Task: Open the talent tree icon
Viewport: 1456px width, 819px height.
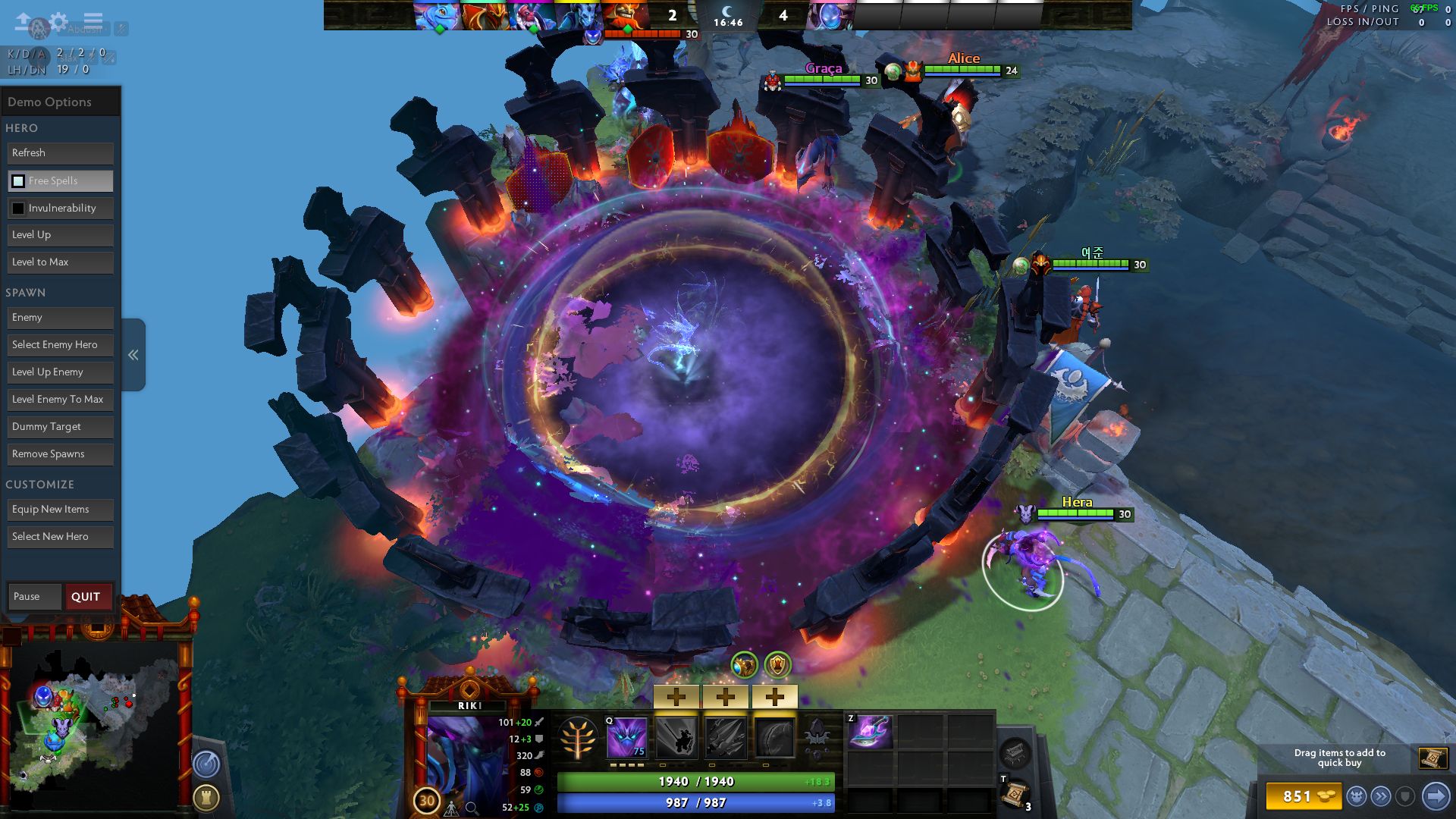Action: click(578, 738)
